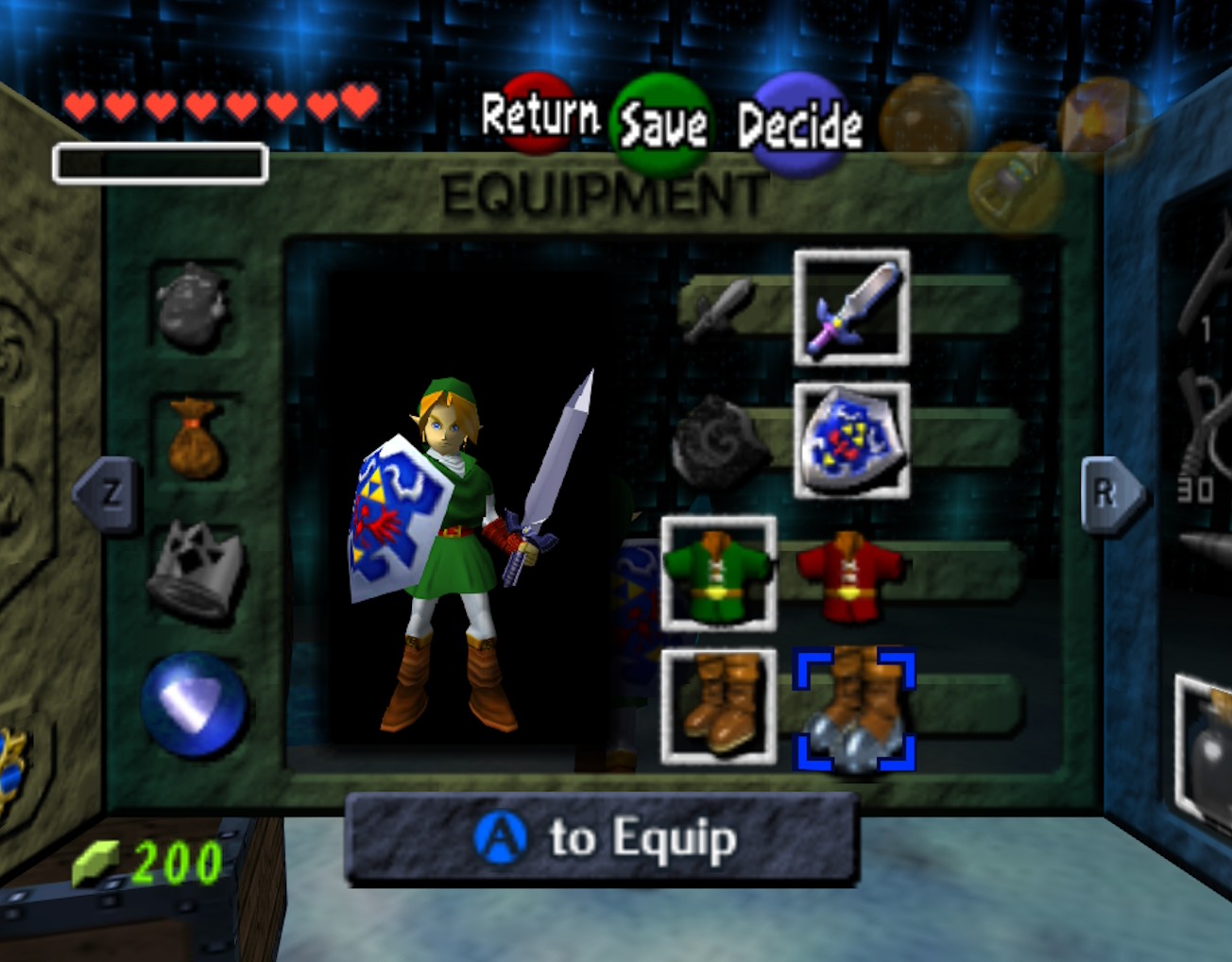Equip the green Kokiri Tunic
Viewport: 1232px width, 962px height.
(718, 574)
